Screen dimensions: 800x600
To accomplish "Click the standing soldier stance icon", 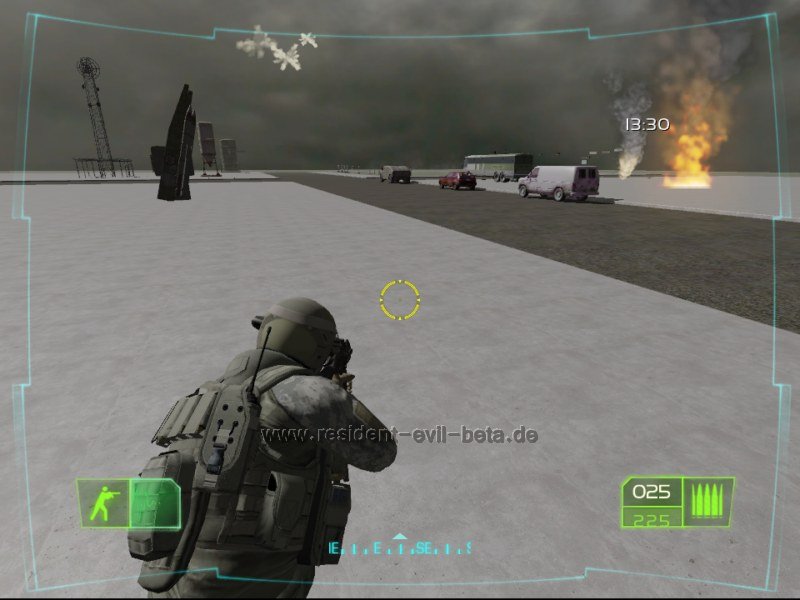I will click(x=103, y=503).
